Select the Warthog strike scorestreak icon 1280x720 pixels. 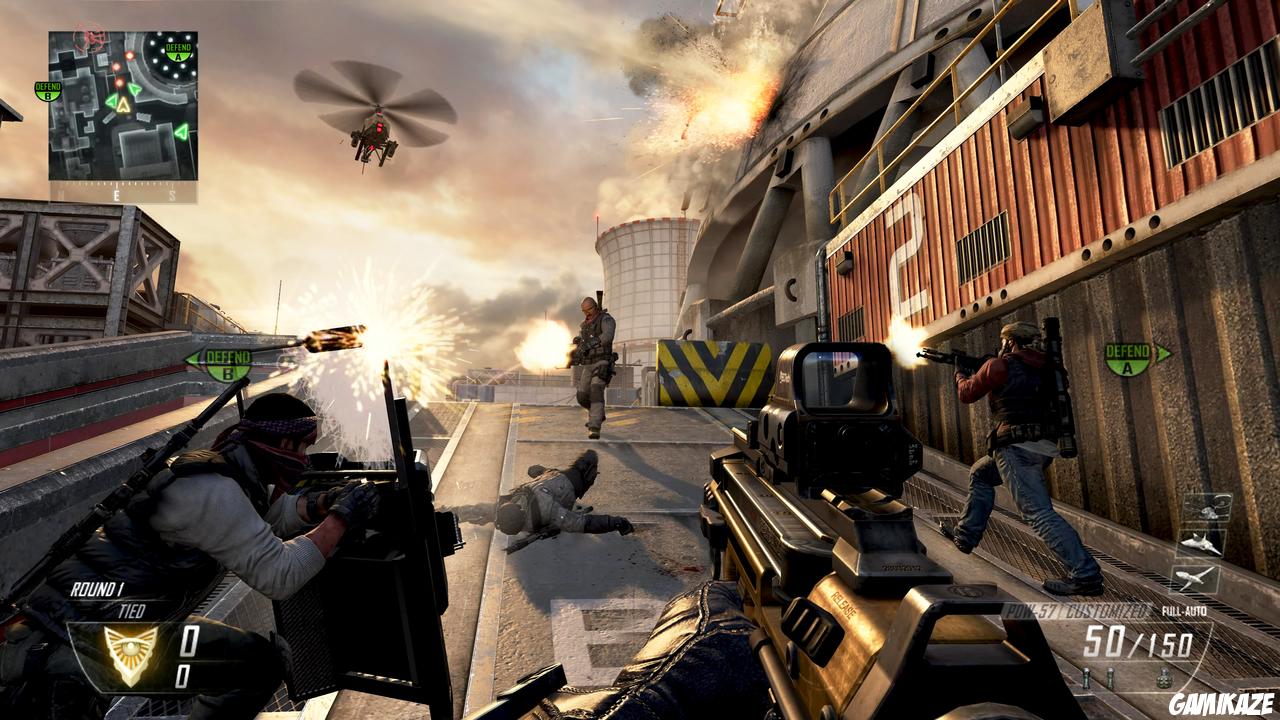point(1197,579)
